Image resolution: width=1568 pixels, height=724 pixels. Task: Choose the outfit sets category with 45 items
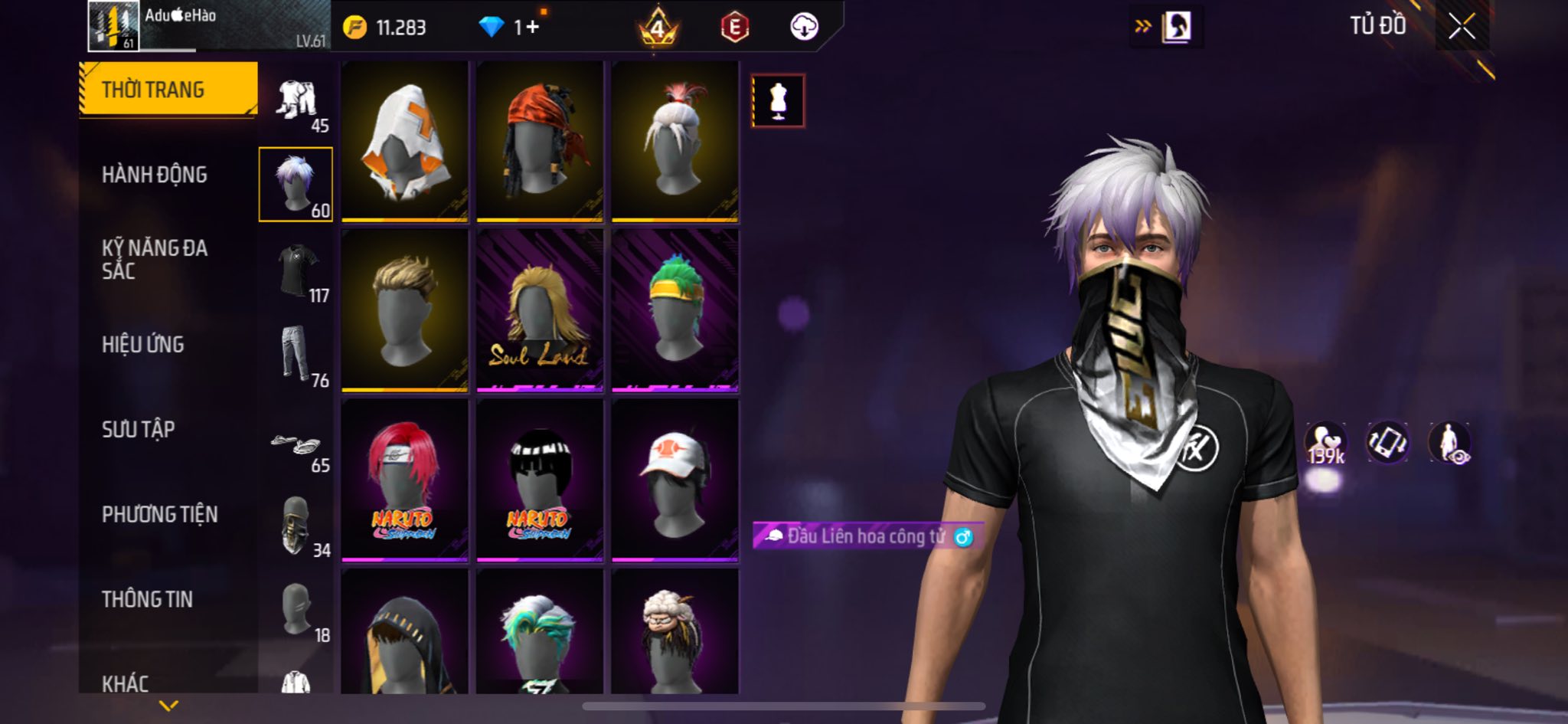pos(297,102)
